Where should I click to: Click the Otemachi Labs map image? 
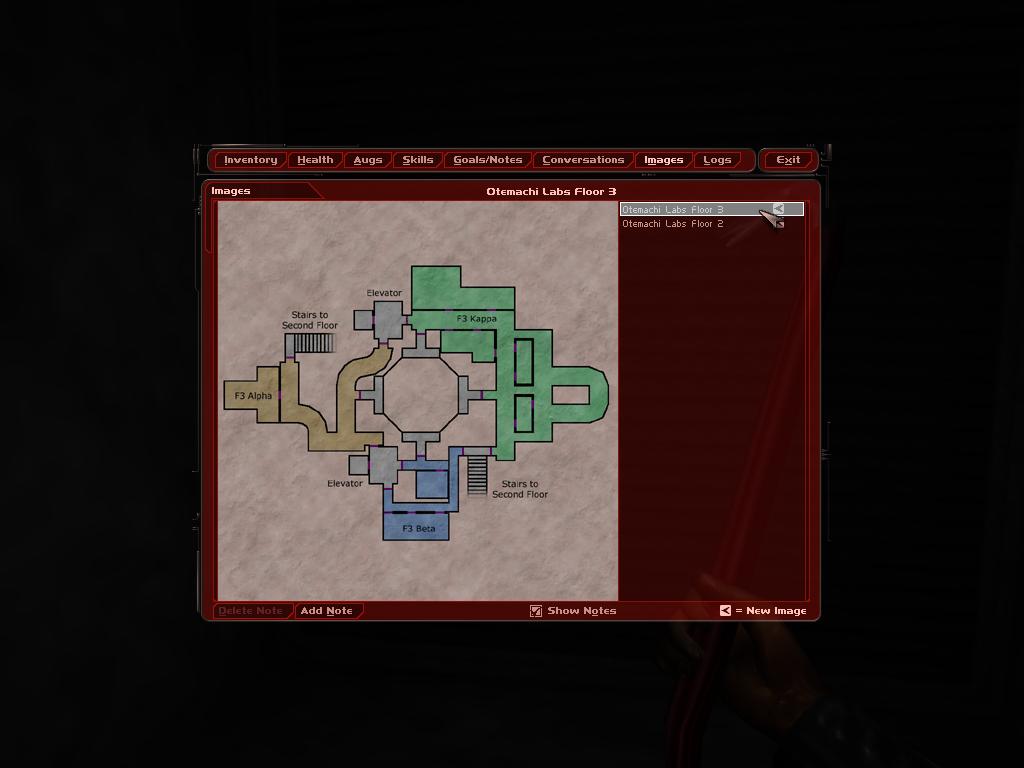click(417, 400)
